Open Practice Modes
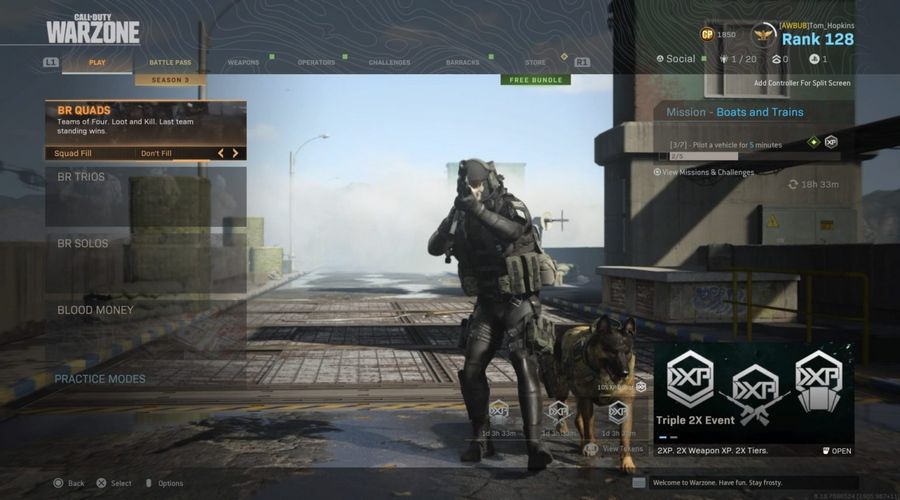The height and width of the screenshot is (500, 900). click(x=100, y=379)
